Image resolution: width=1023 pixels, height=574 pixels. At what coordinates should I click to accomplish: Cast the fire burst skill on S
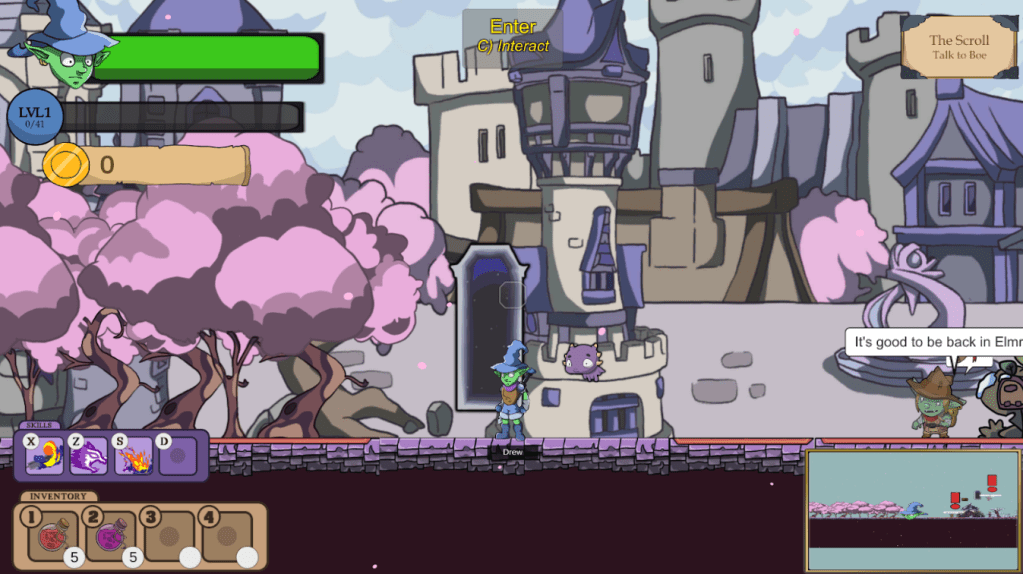(x=134, y=456)
